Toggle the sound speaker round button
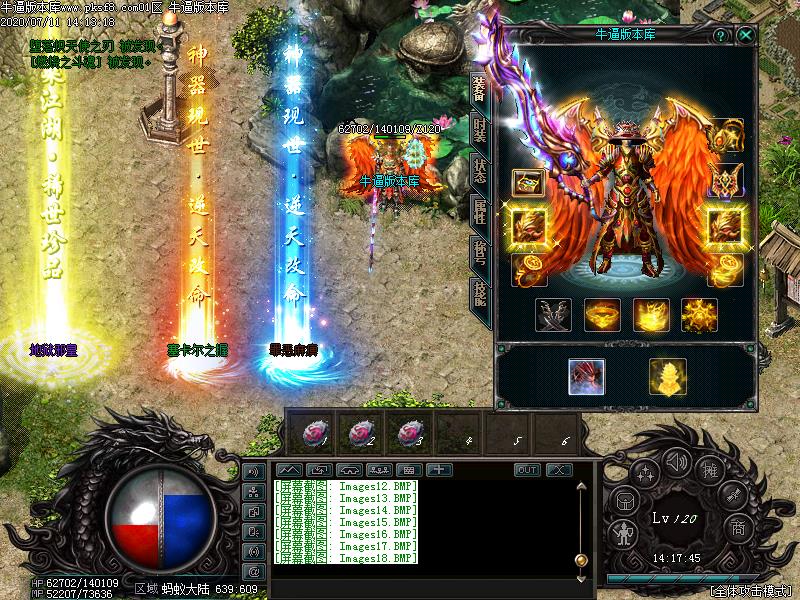The height and width of the screenshot is (600, 800). click(676, 461)
